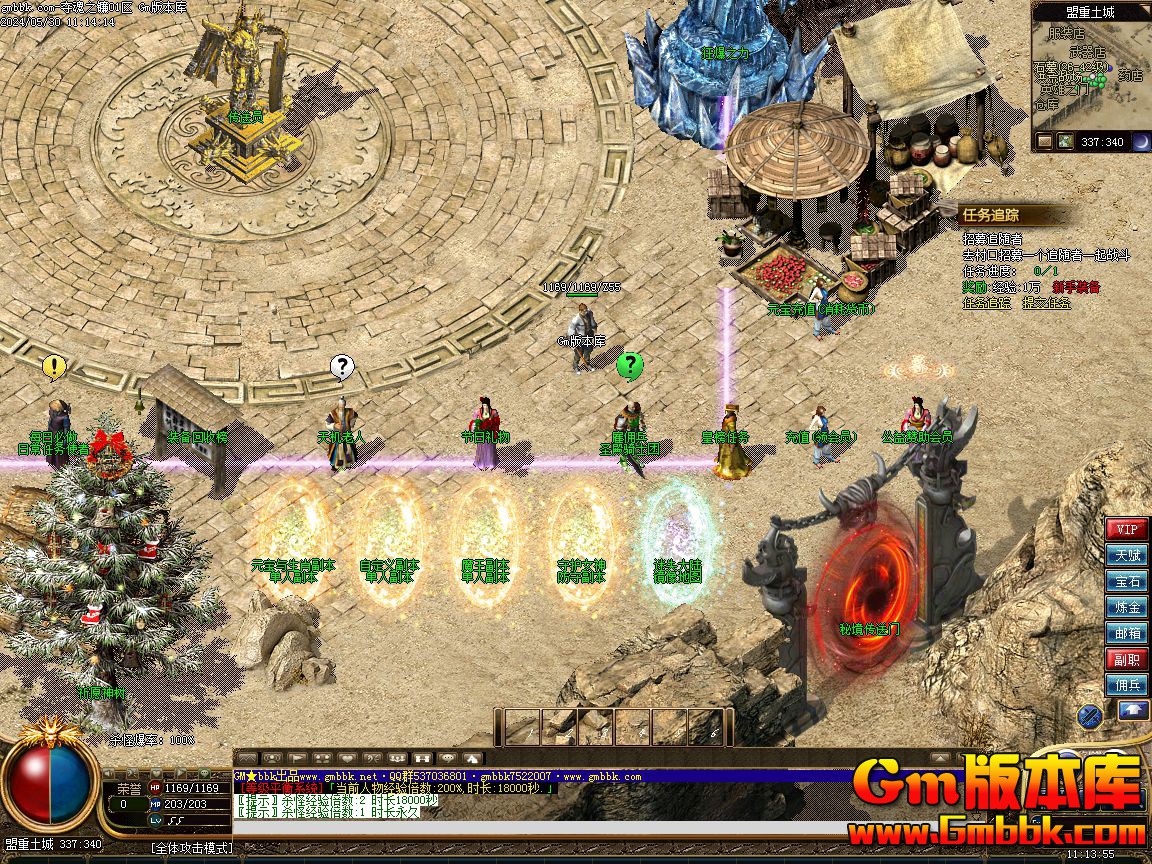Click the crossed swords round icon
The width and height of the screenshot is (1152, 864).
click(1089, 715)
